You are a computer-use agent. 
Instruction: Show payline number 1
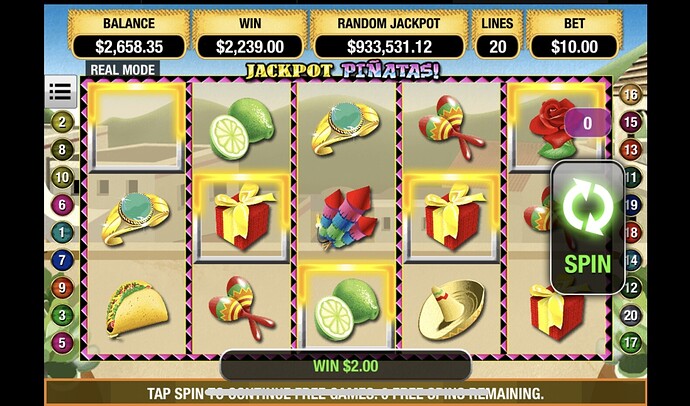(x=63, y=232)
